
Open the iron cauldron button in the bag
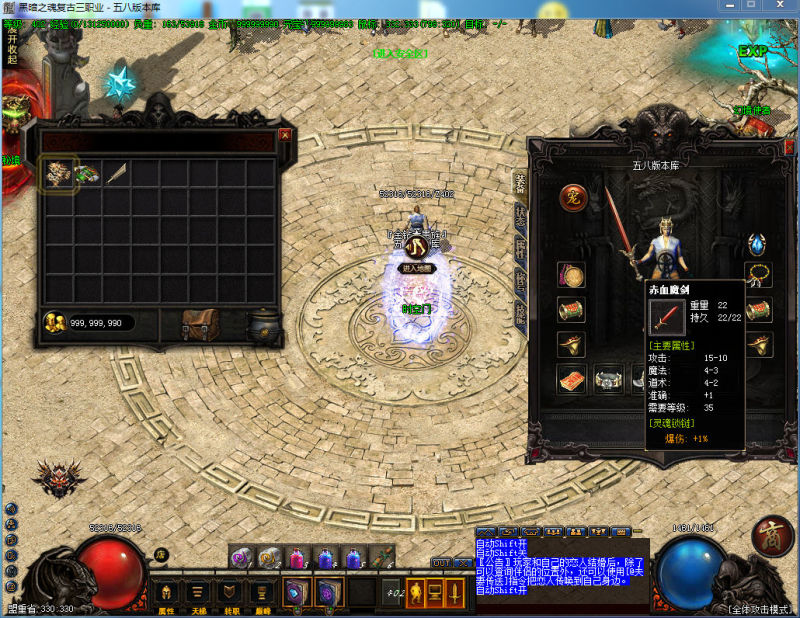[x=264, y=325]
